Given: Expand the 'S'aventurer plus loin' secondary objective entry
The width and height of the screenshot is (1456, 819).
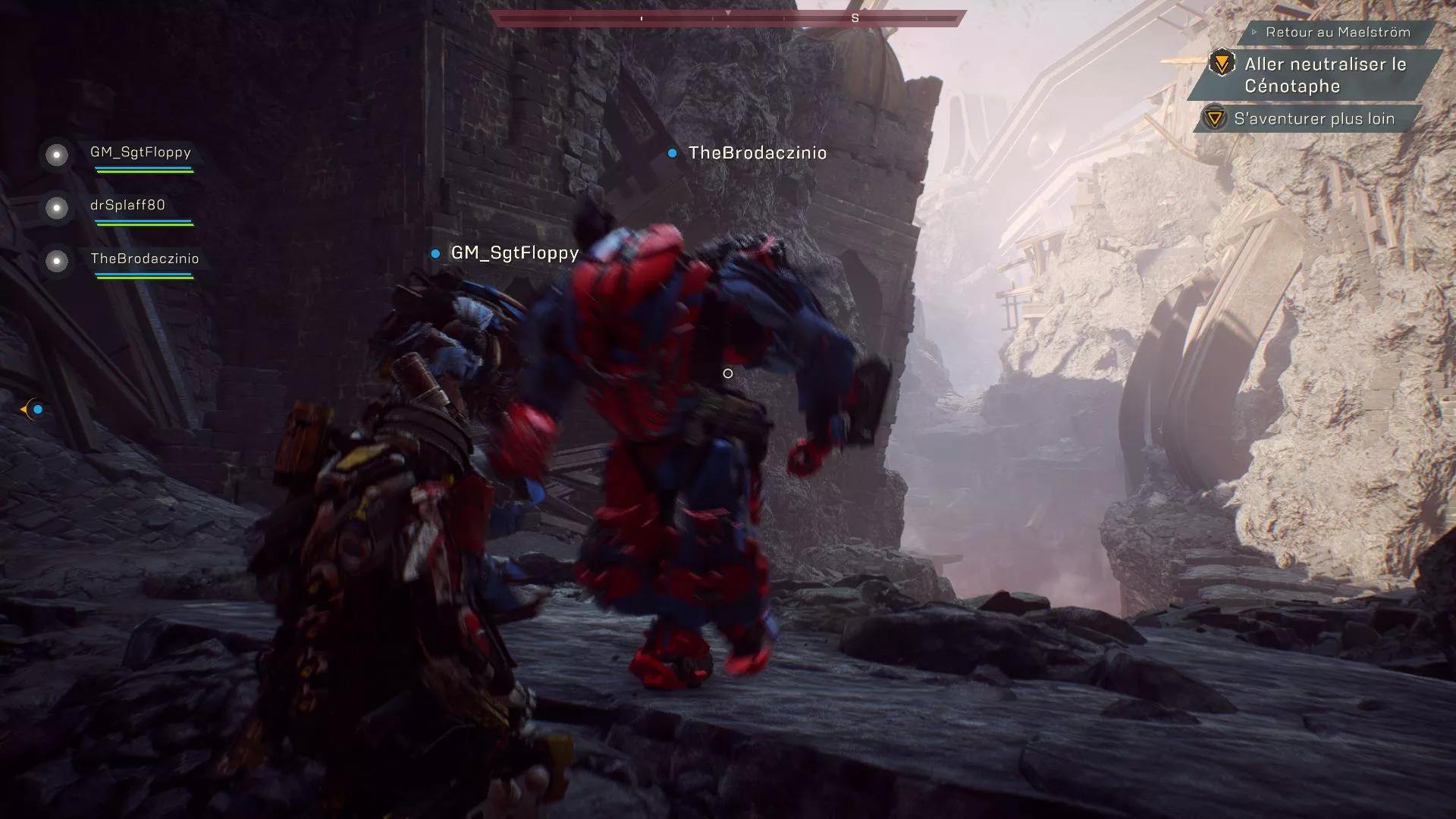Looking at the screenshot, I should (x=1316, y=118).
